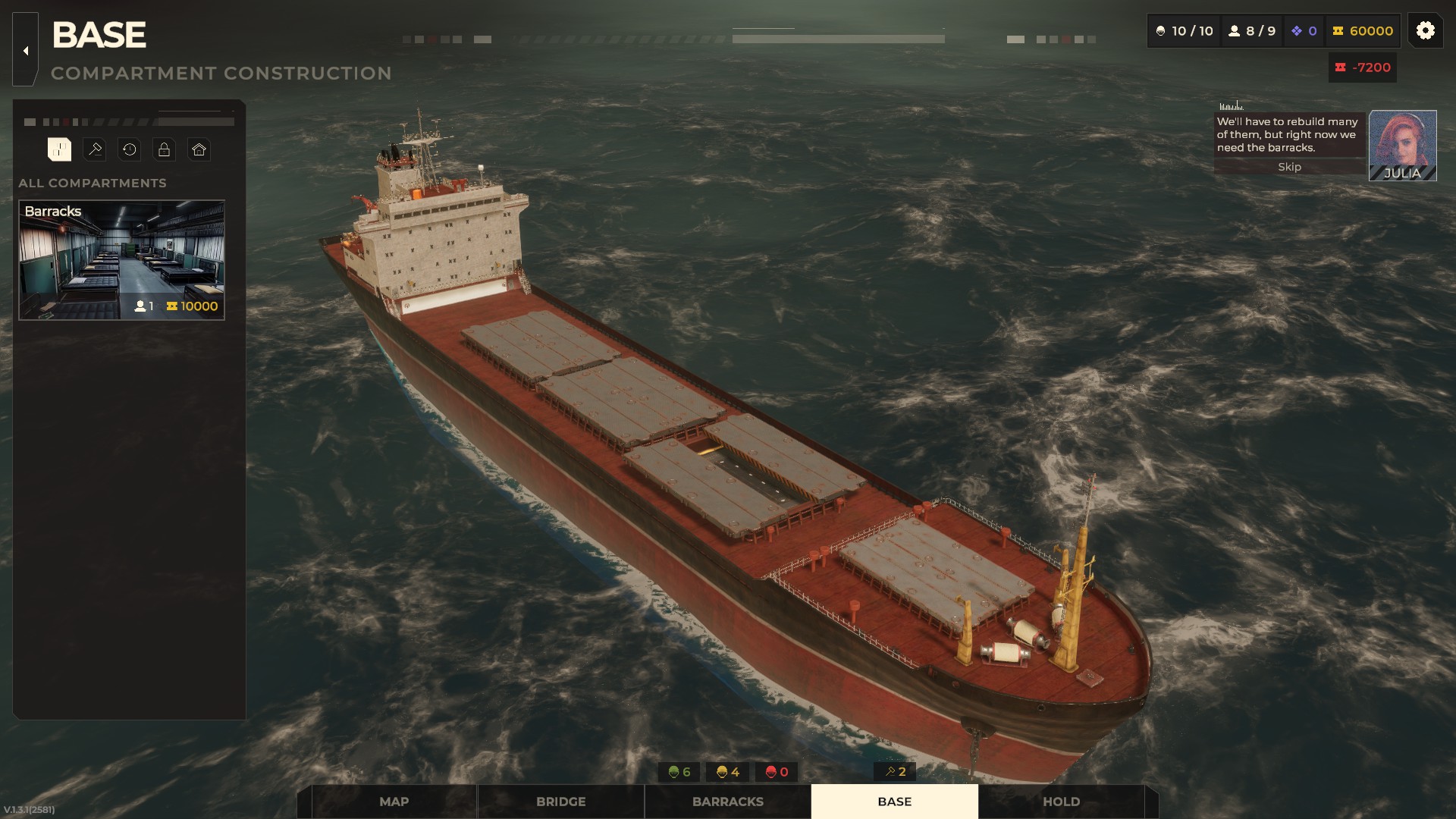1456x819 pixels.
Task: Select the Base tab
Action: pyautogui.click(x=894, y=802)
